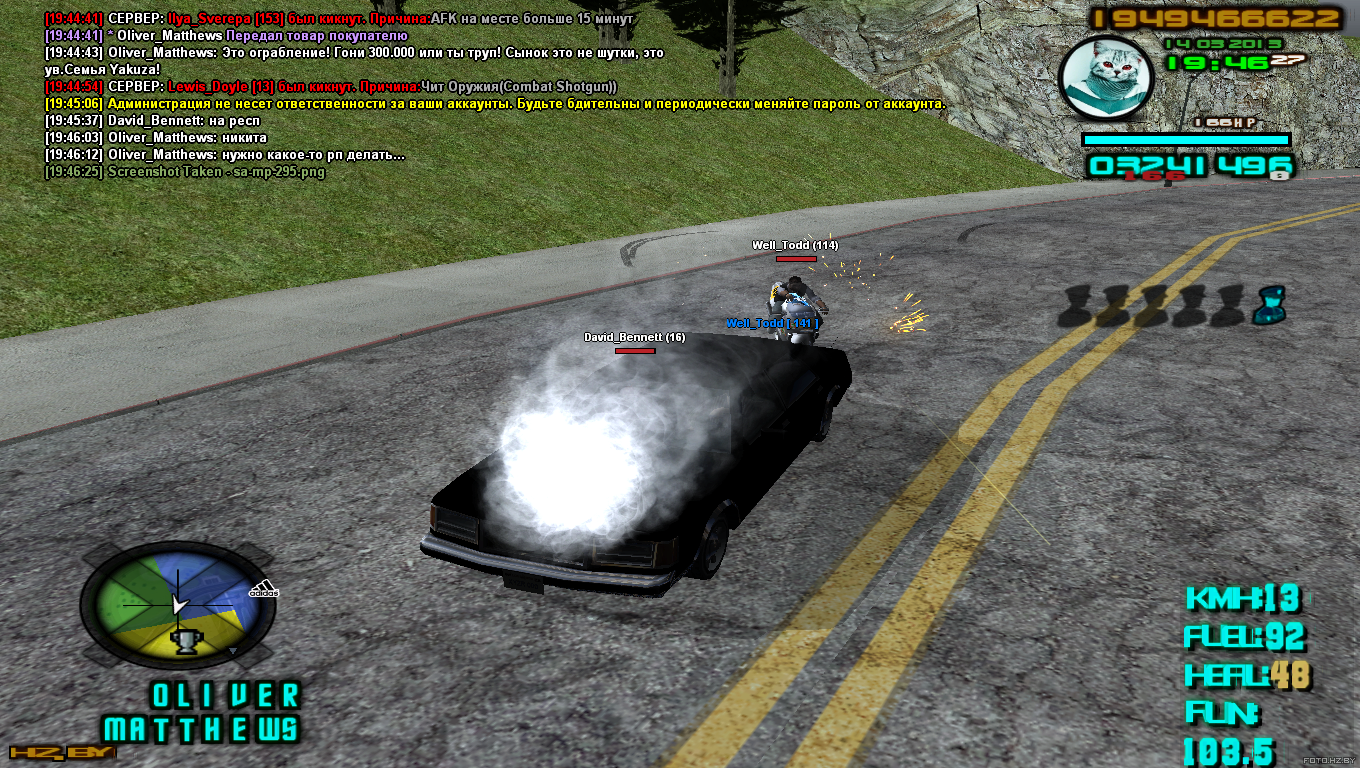Image resolution: width=1360 pixels, height=768 pixels.
Task: Open the HZ.BY logo in the corner
Action: 62,752
